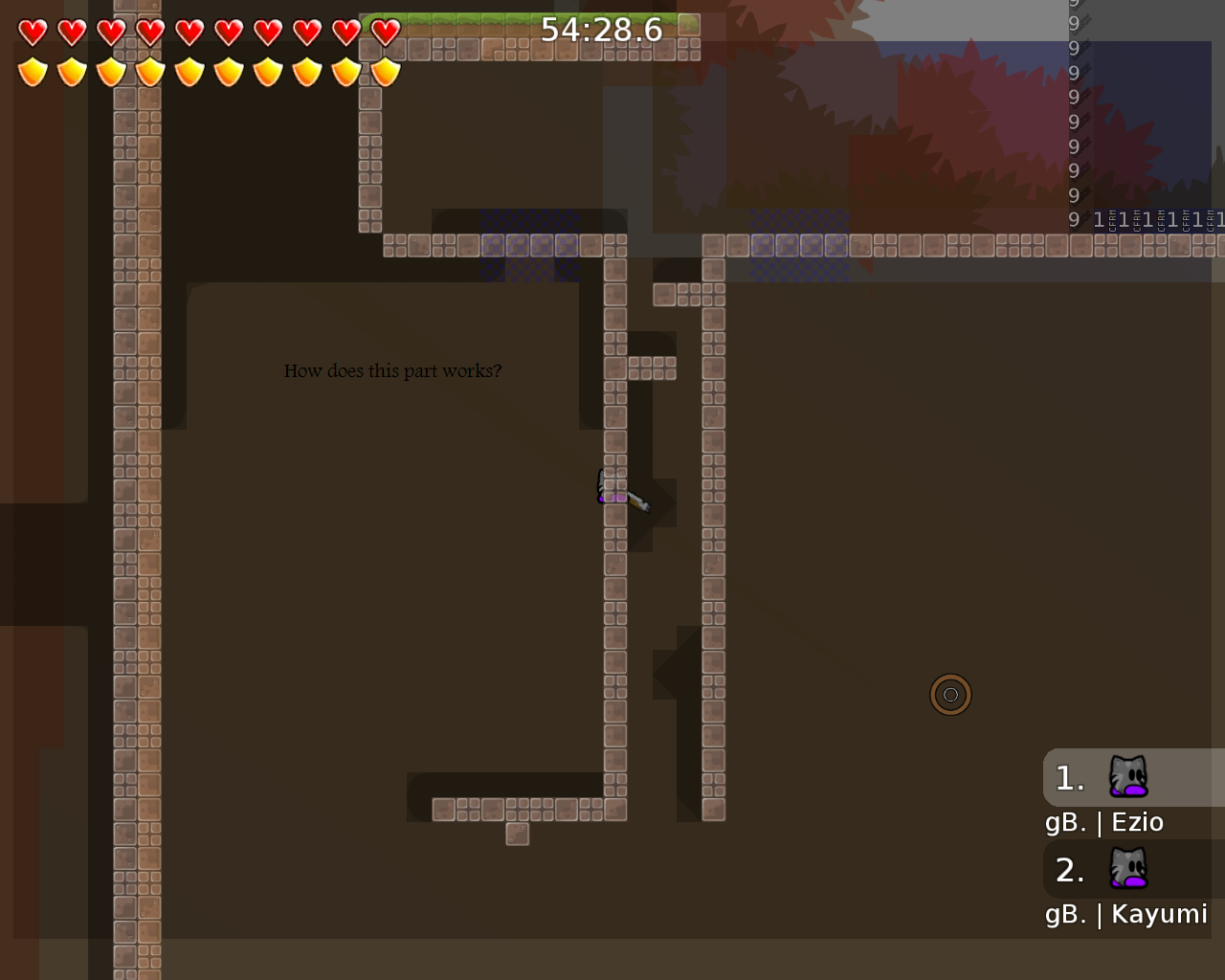Click the text How does this part works?
This screenshot has height=980, width=1225.
(392, 370)
